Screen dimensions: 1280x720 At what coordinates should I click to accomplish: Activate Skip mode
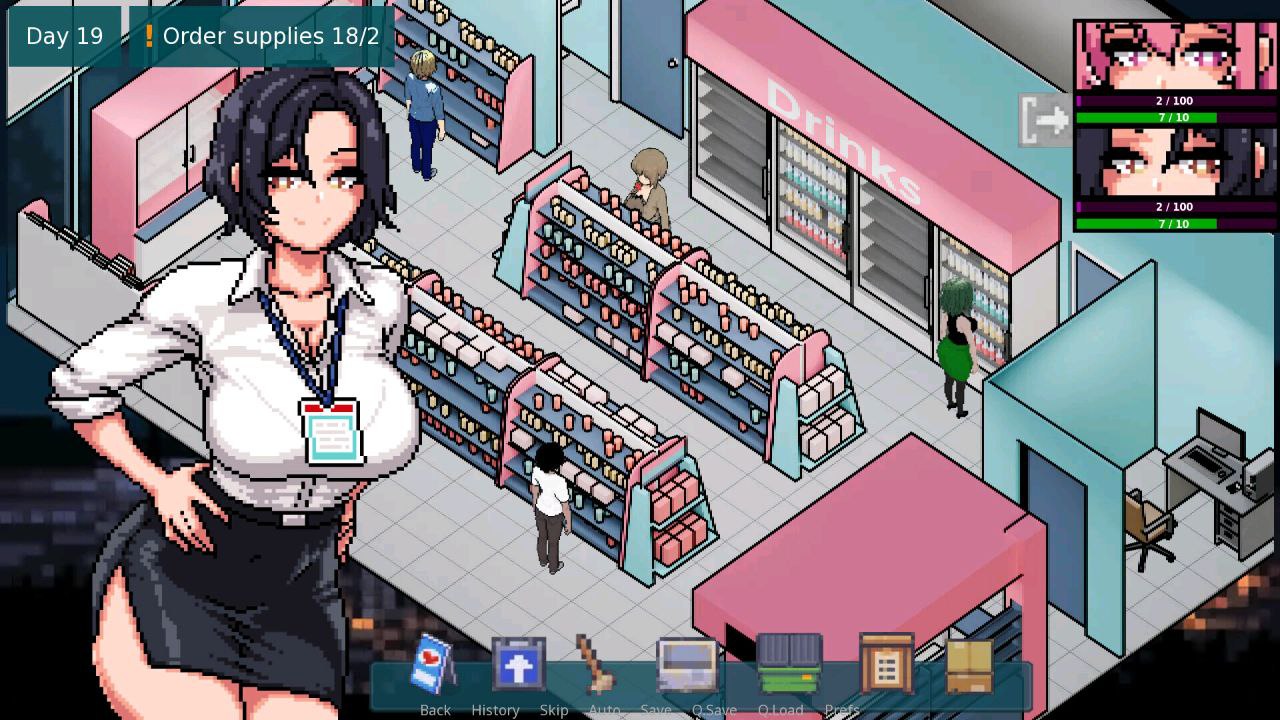[x=553, y=709]
